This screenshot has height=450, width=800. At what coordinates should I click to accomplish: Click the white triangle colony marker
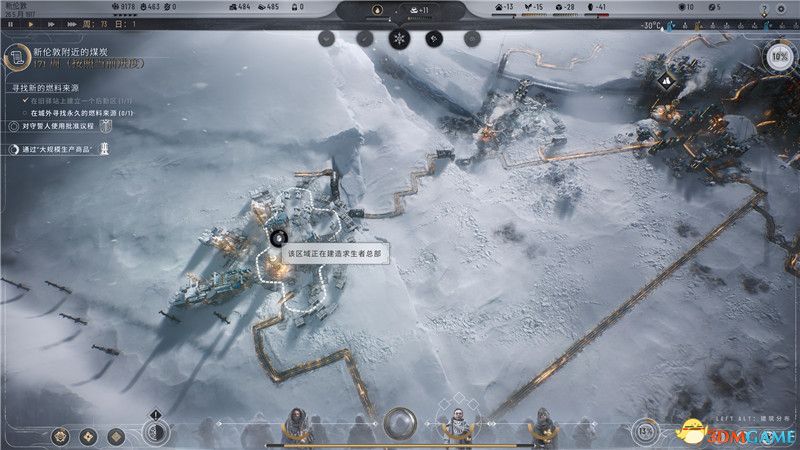(x=665, y=80)
